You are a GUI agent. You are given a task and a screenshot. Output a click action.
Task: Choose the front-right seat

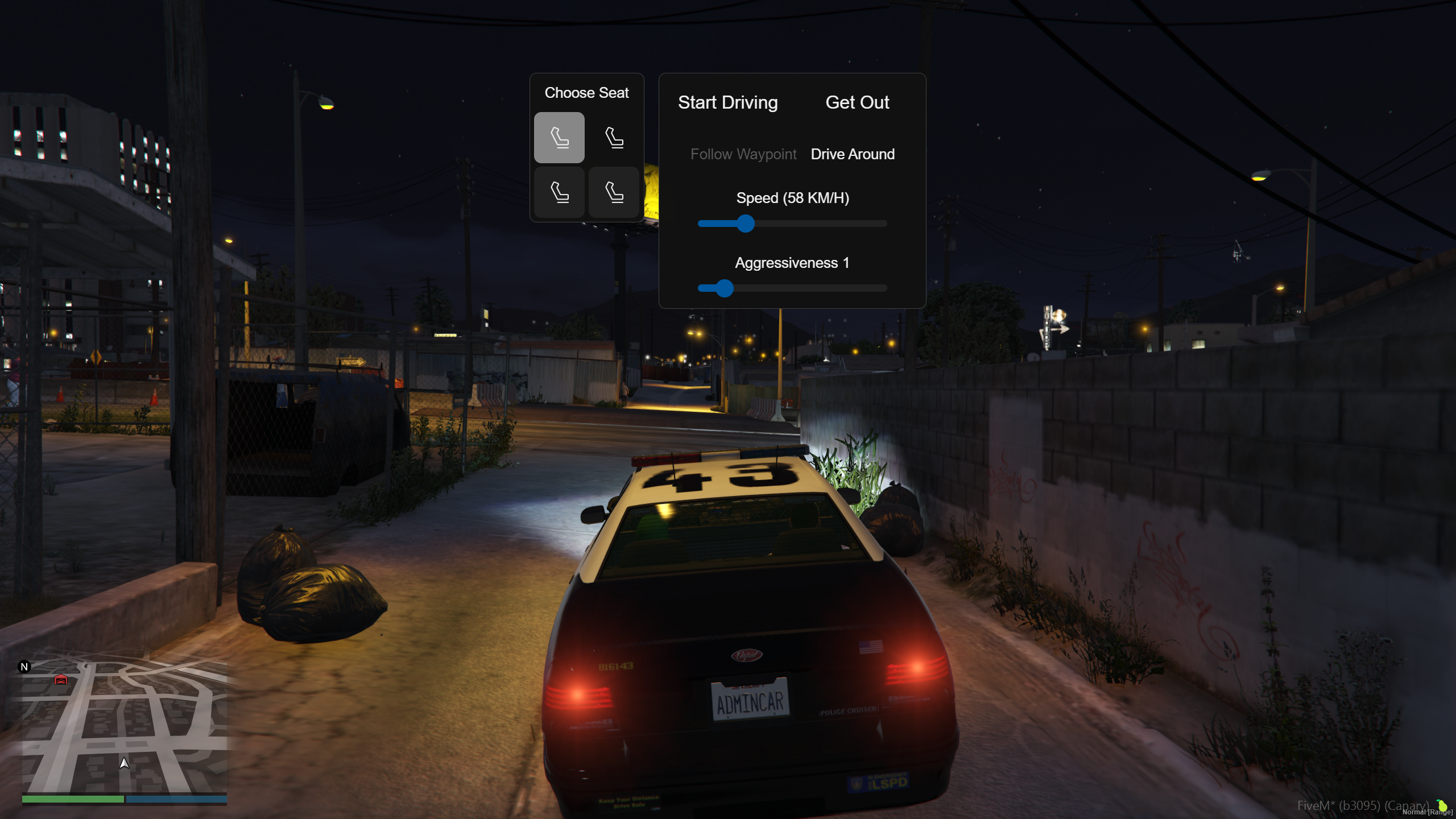coord(614,138)
